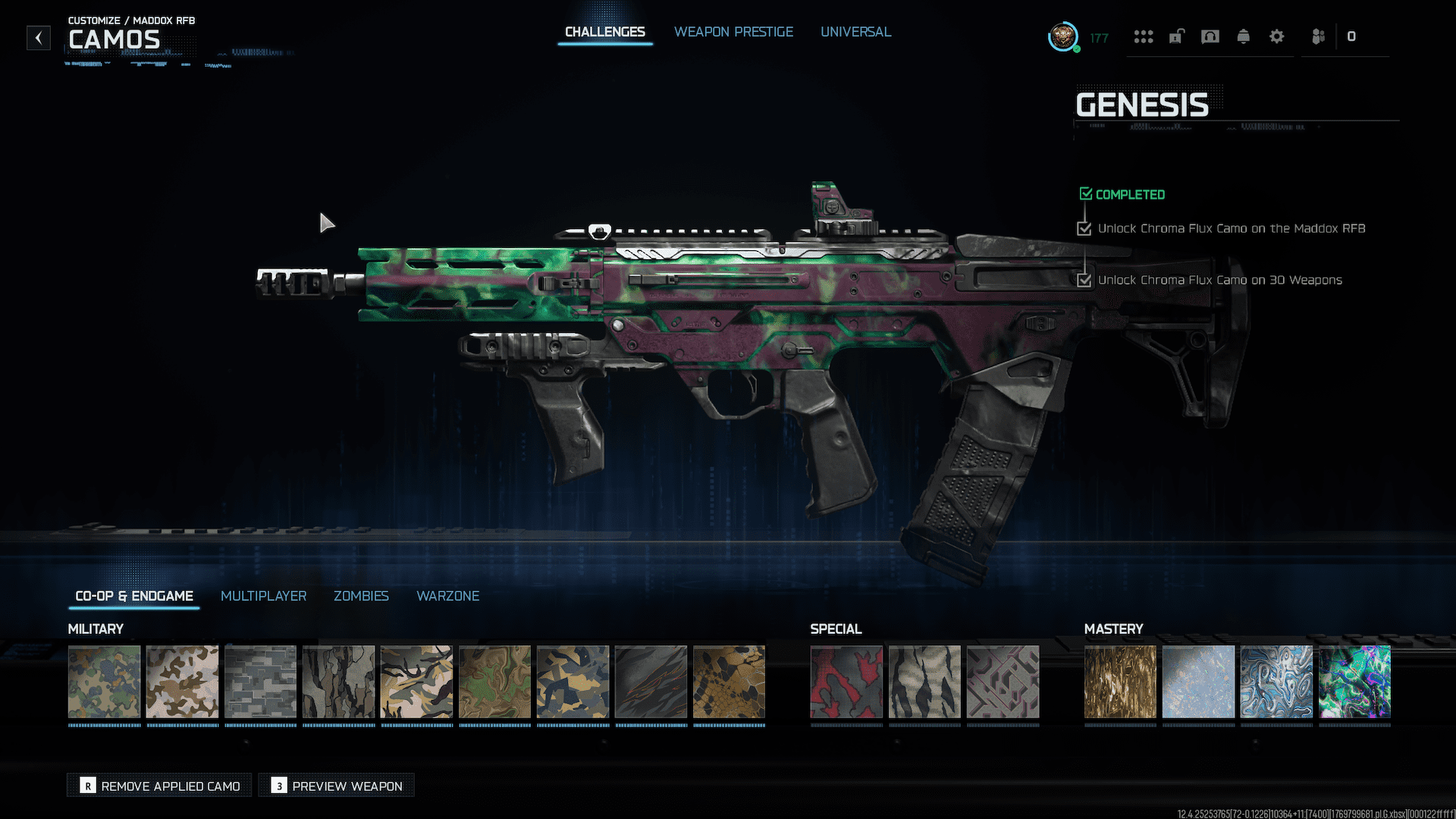Apply the green and purple Genesis mastery camo
The height and width of the screenshot is (819, 1456).
pyautogui.click(x=1354, y=682)
